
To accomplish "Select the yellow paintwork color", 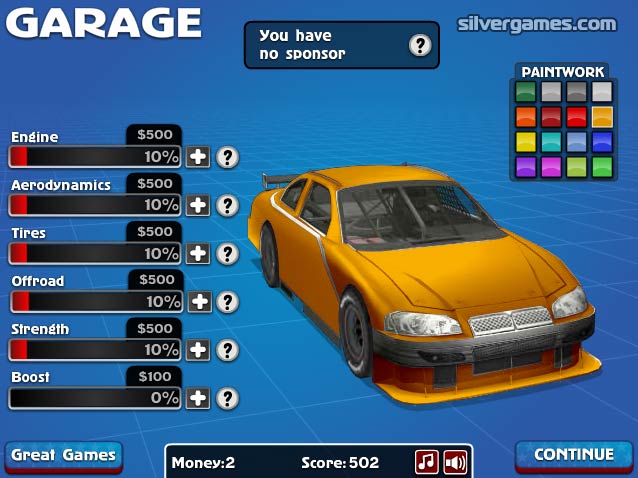I will tap(526, 142).
